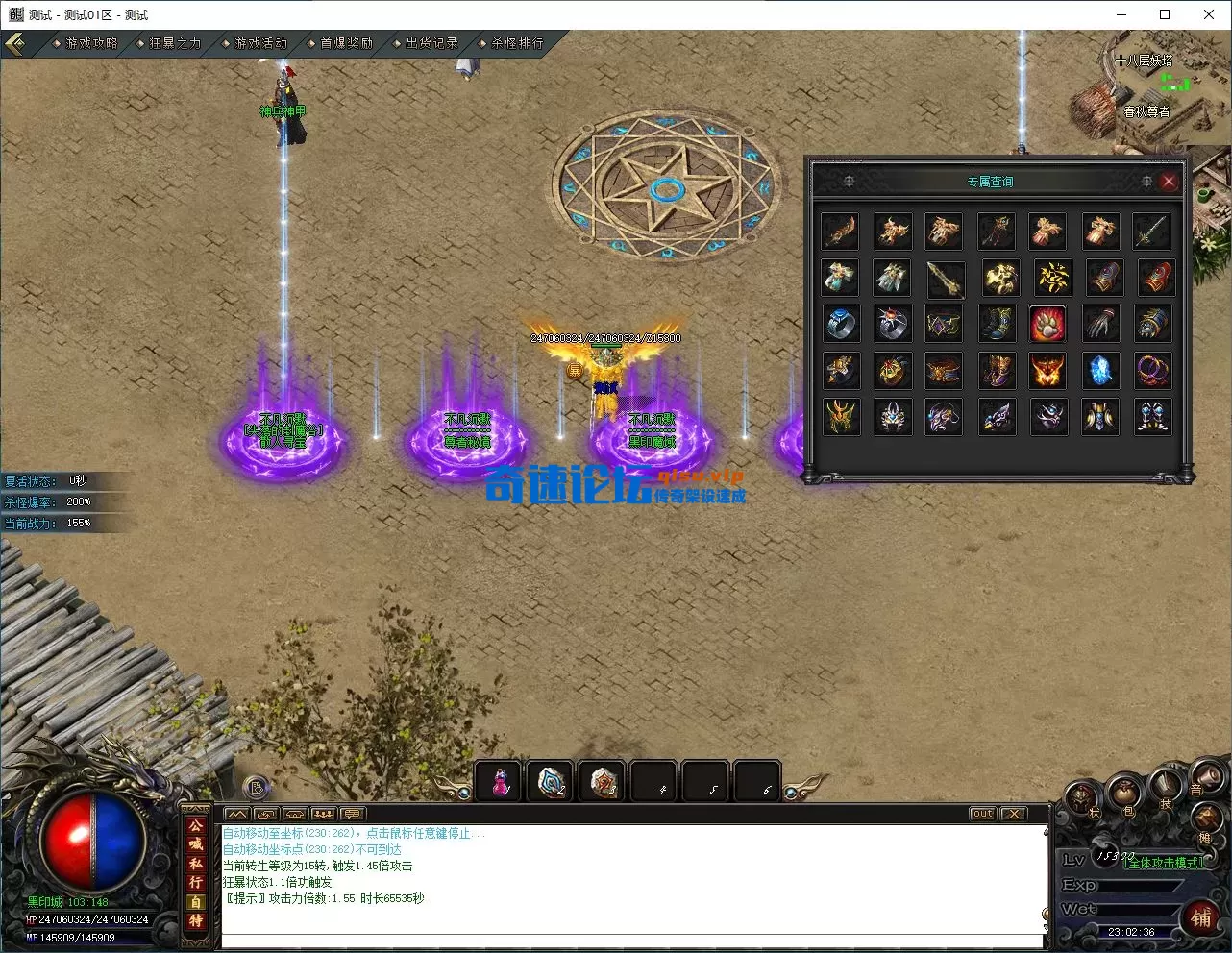This screenshot has height=953, width=1232.
Task: Select the purple twin rings icon
Action: coord(1152,371)
